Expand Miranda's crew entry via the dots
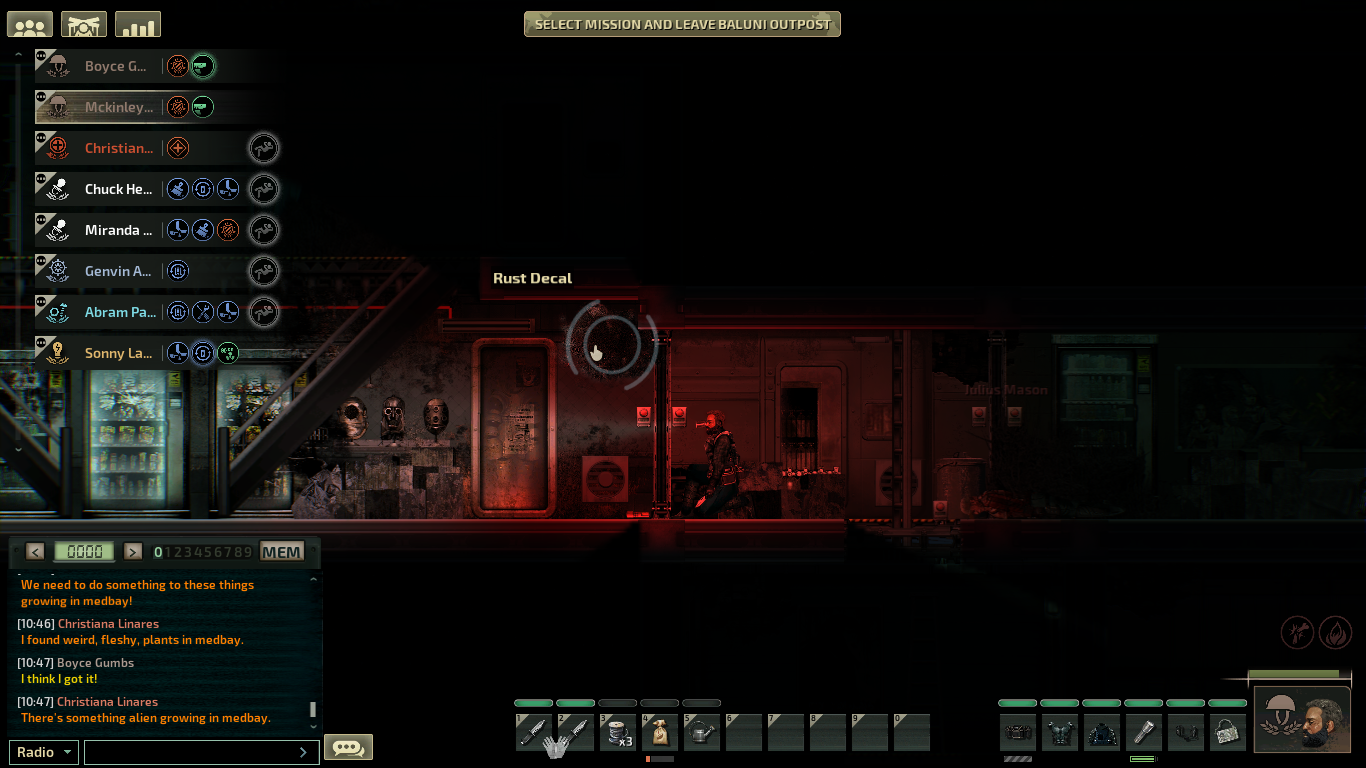Image resolution: width=1366 pixels, height=768 pixels. (42, 221)
